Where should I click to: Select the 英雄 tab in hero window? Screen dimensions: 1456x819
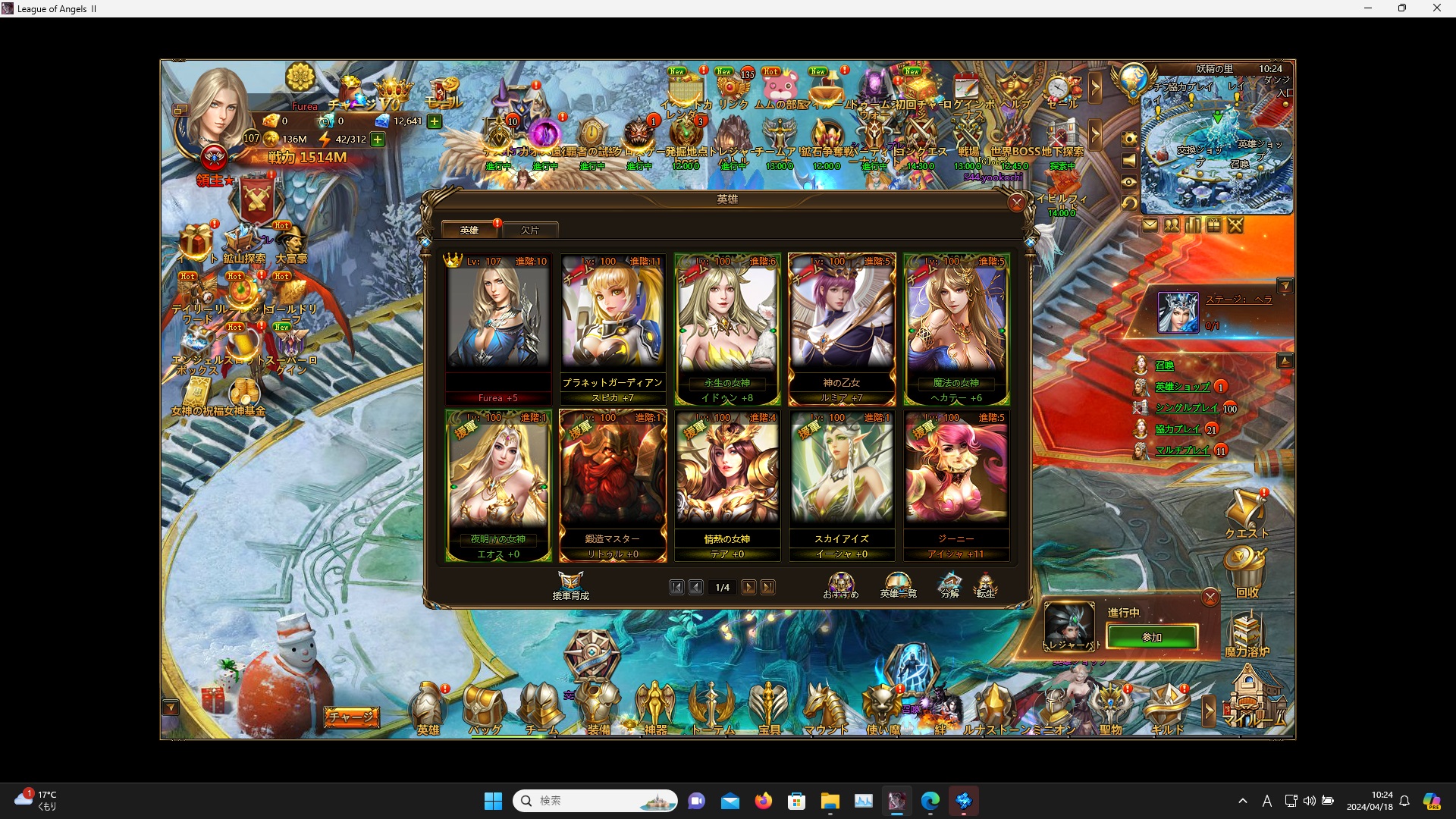[469, 230]
